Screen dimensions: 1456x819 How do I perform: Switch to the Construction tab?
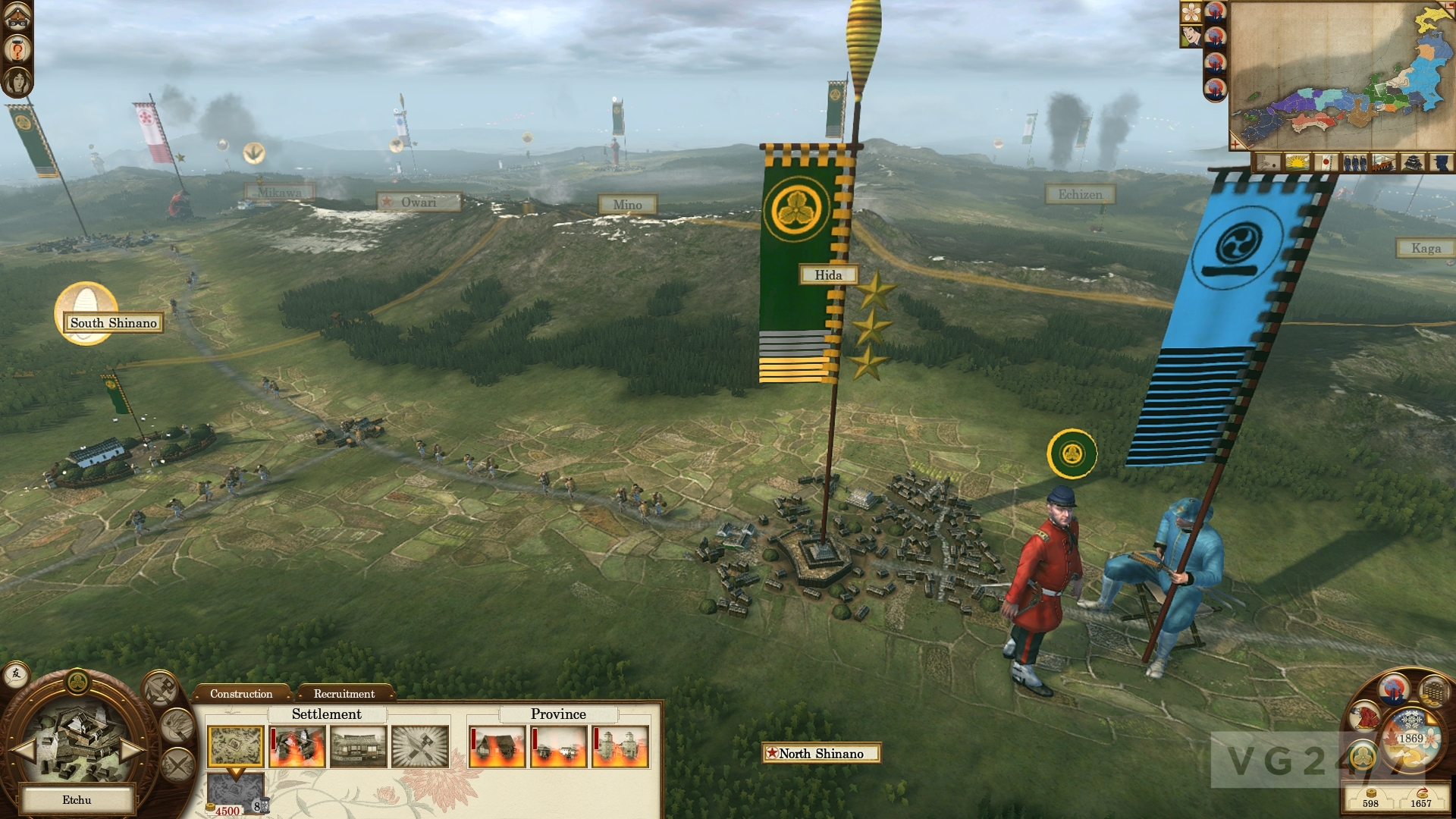241,694
